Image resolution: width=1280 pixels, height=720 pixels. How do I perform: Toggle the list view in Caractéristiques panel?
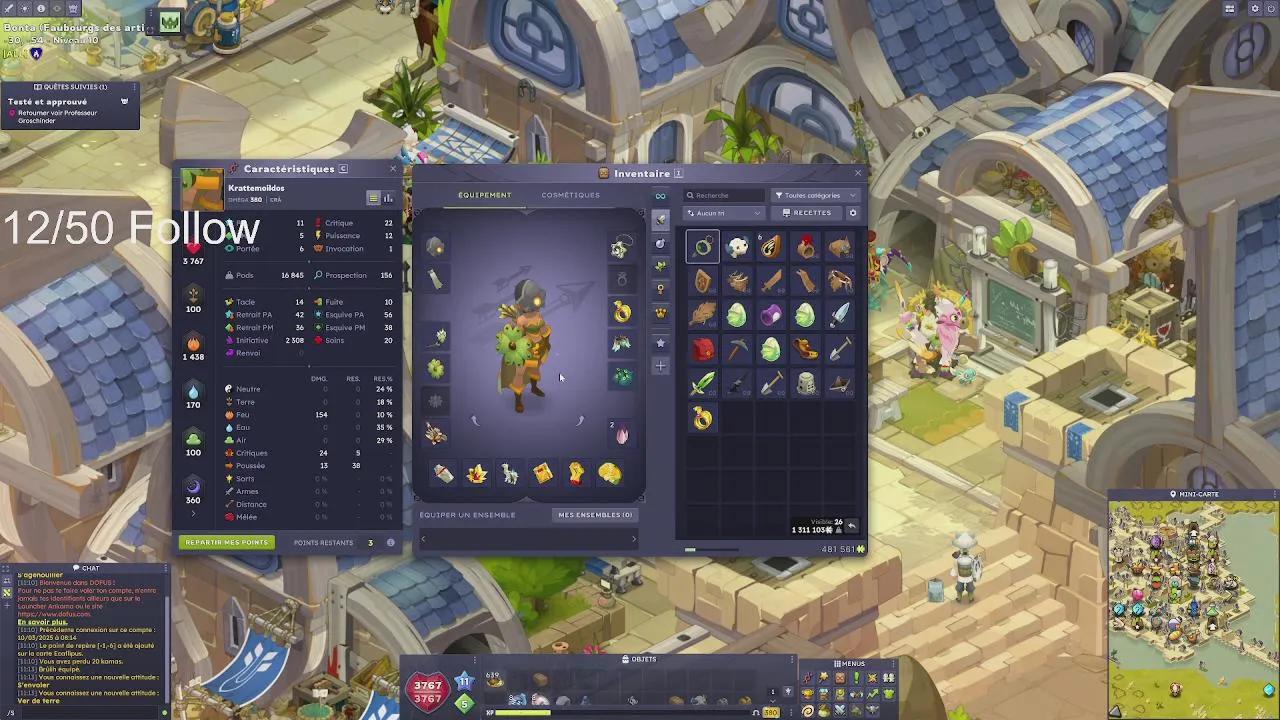(x=371, y=198)
